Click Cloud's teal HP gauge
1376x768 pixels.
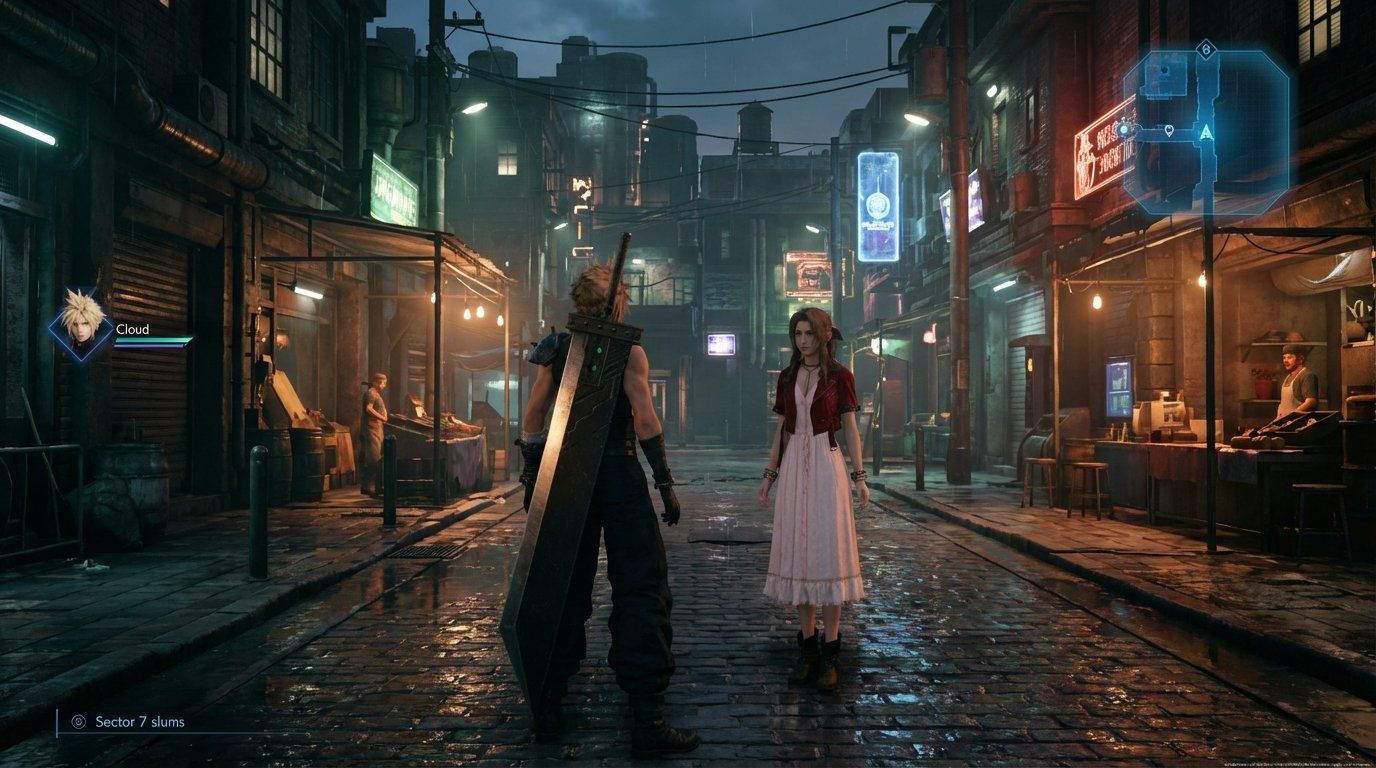152,339
